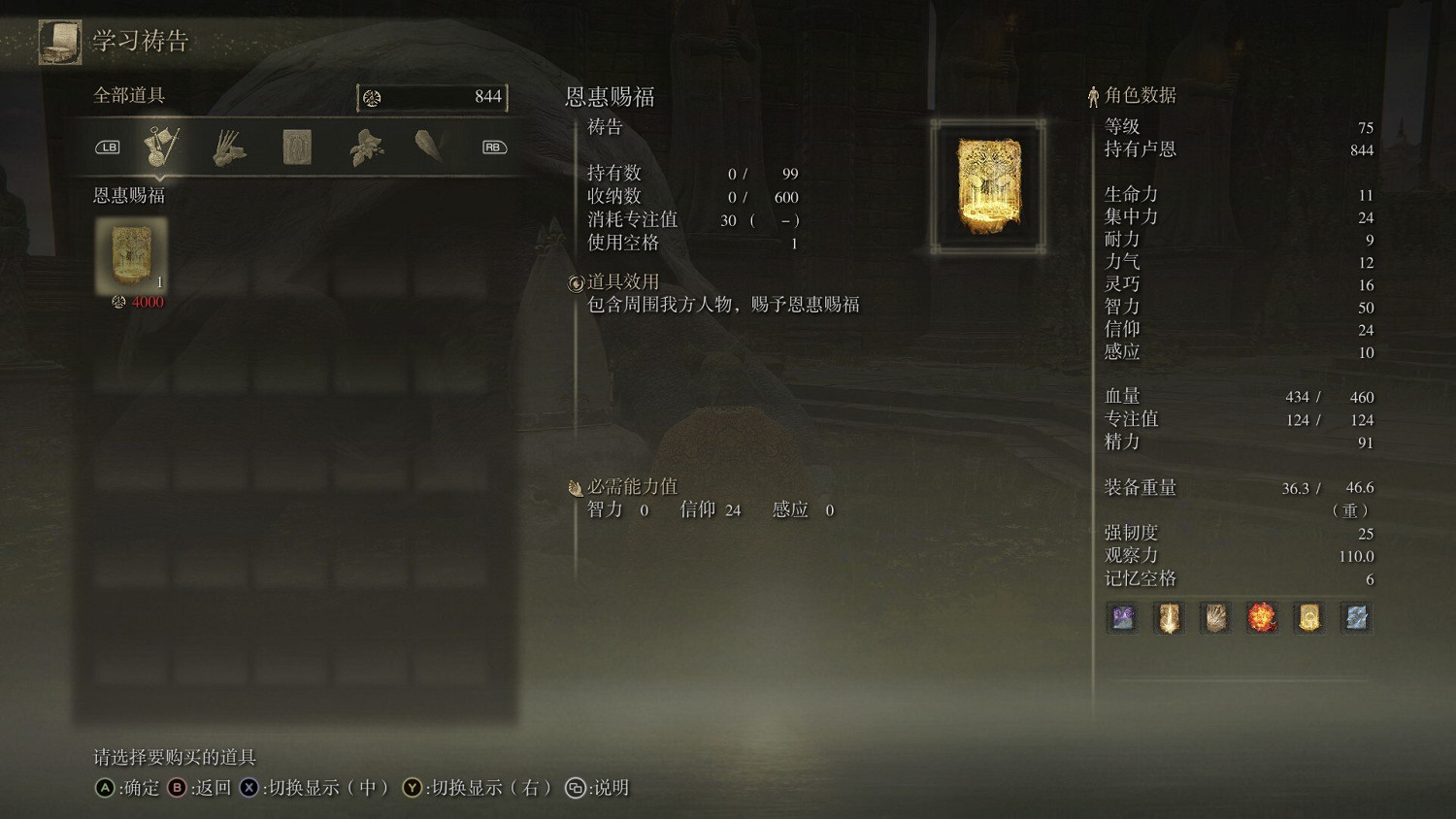
Task: Switch to the 恩惠赐福 item list section
Action: click(x=127, y=196)
